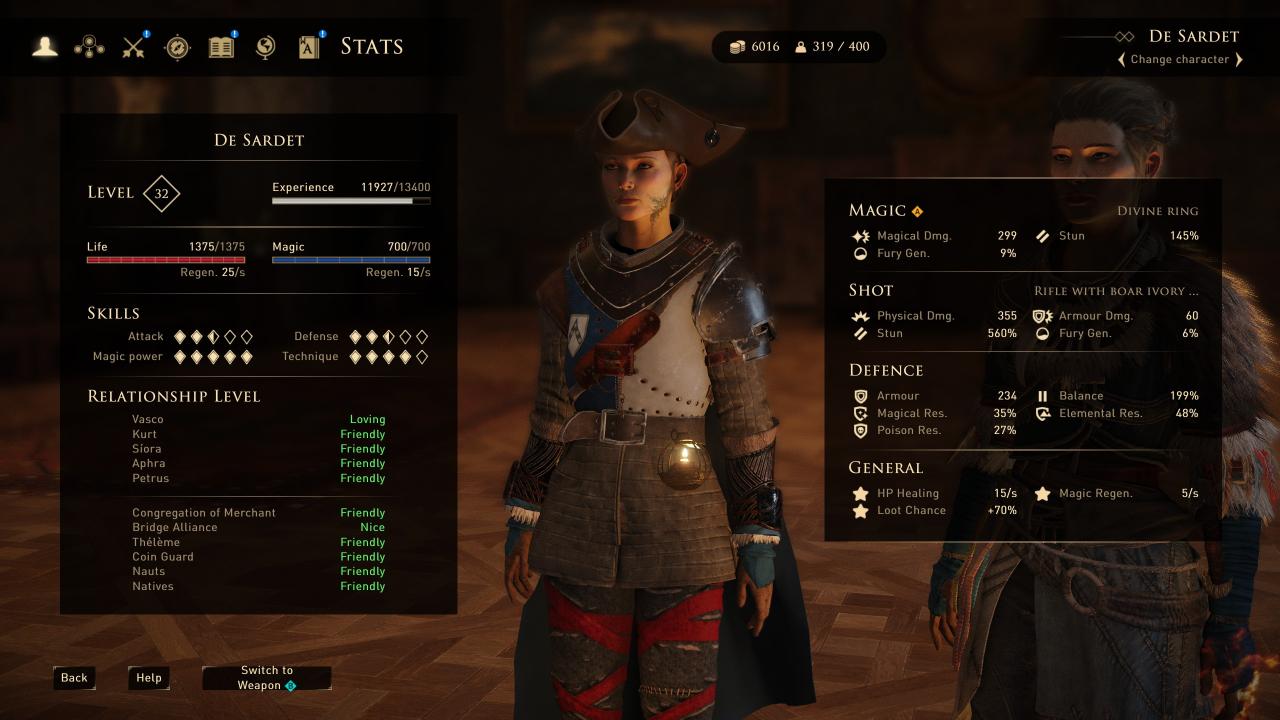Select the character silhouette Stats tab

45,46
